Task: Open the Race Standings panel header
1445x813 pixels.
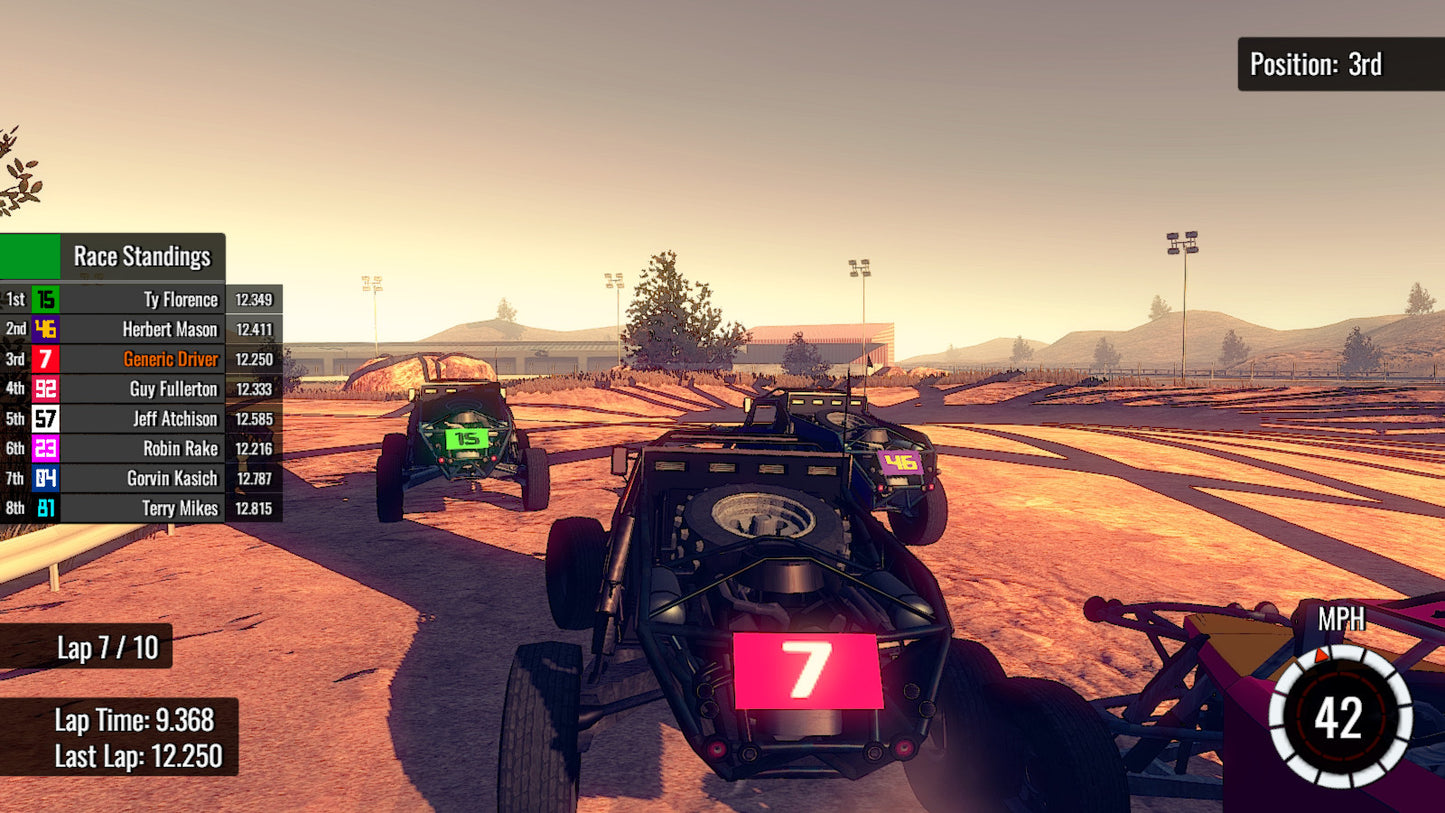Action: point(140,256)
